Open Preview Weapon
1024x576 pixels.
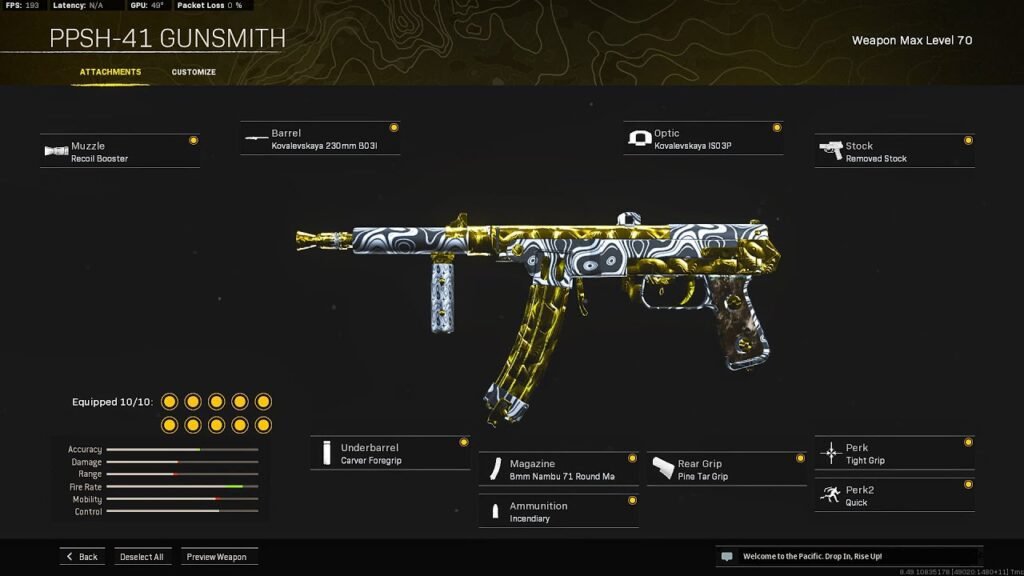point(217,557)
